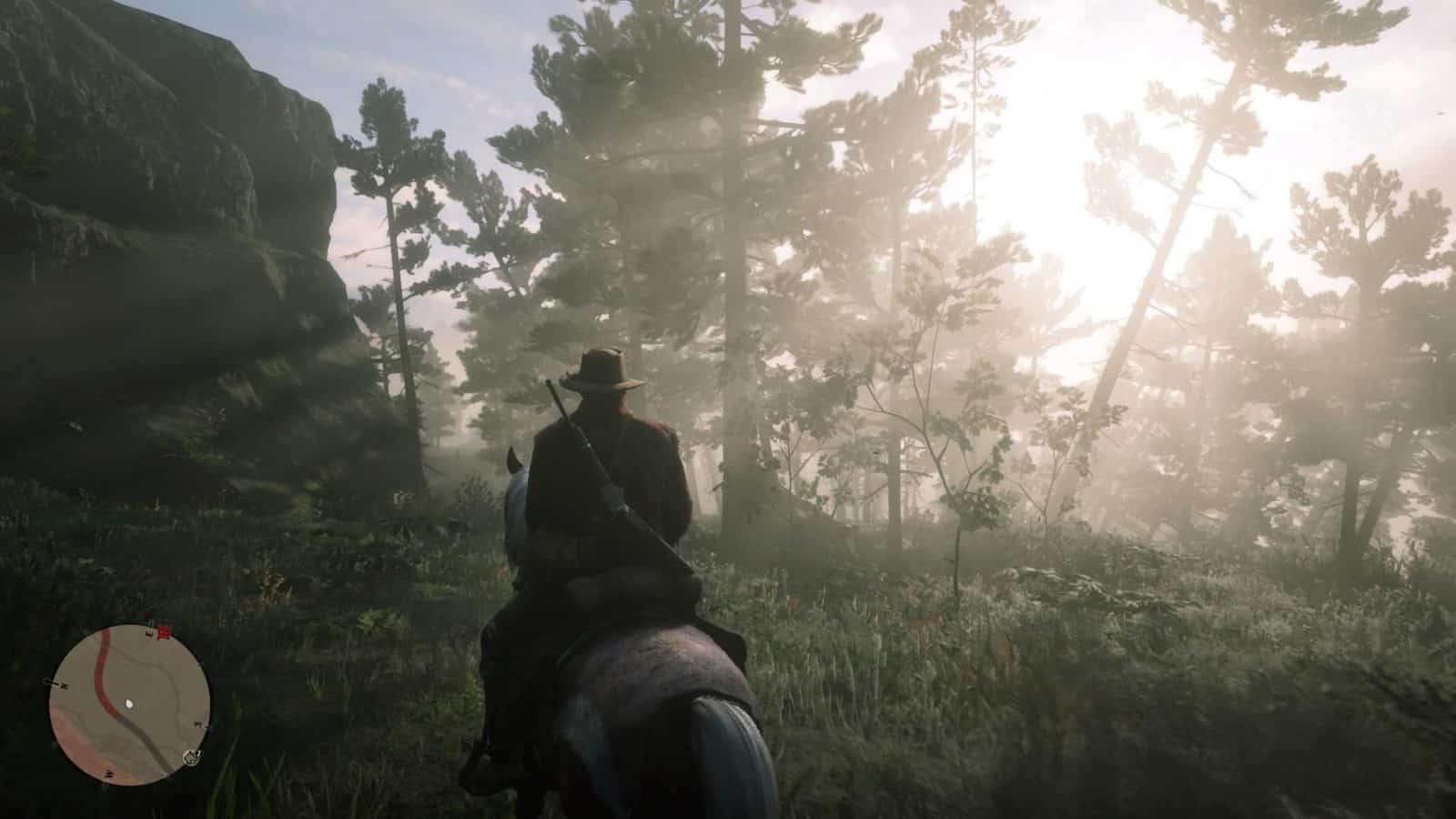Click the number 2 next to the horse icon
The height and width of the screenshot is (819, 1456).
pyautogui.click(x=198, y=753)
